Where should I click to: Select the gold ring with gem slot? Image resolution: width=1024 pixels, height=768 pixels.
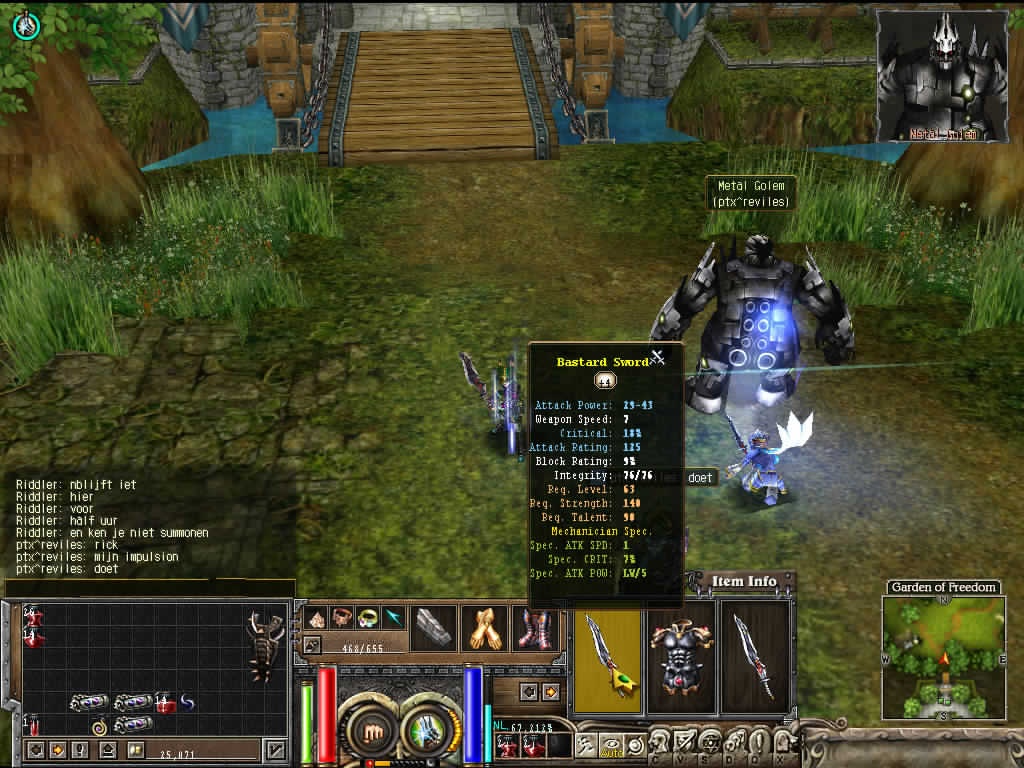(368, 618)
